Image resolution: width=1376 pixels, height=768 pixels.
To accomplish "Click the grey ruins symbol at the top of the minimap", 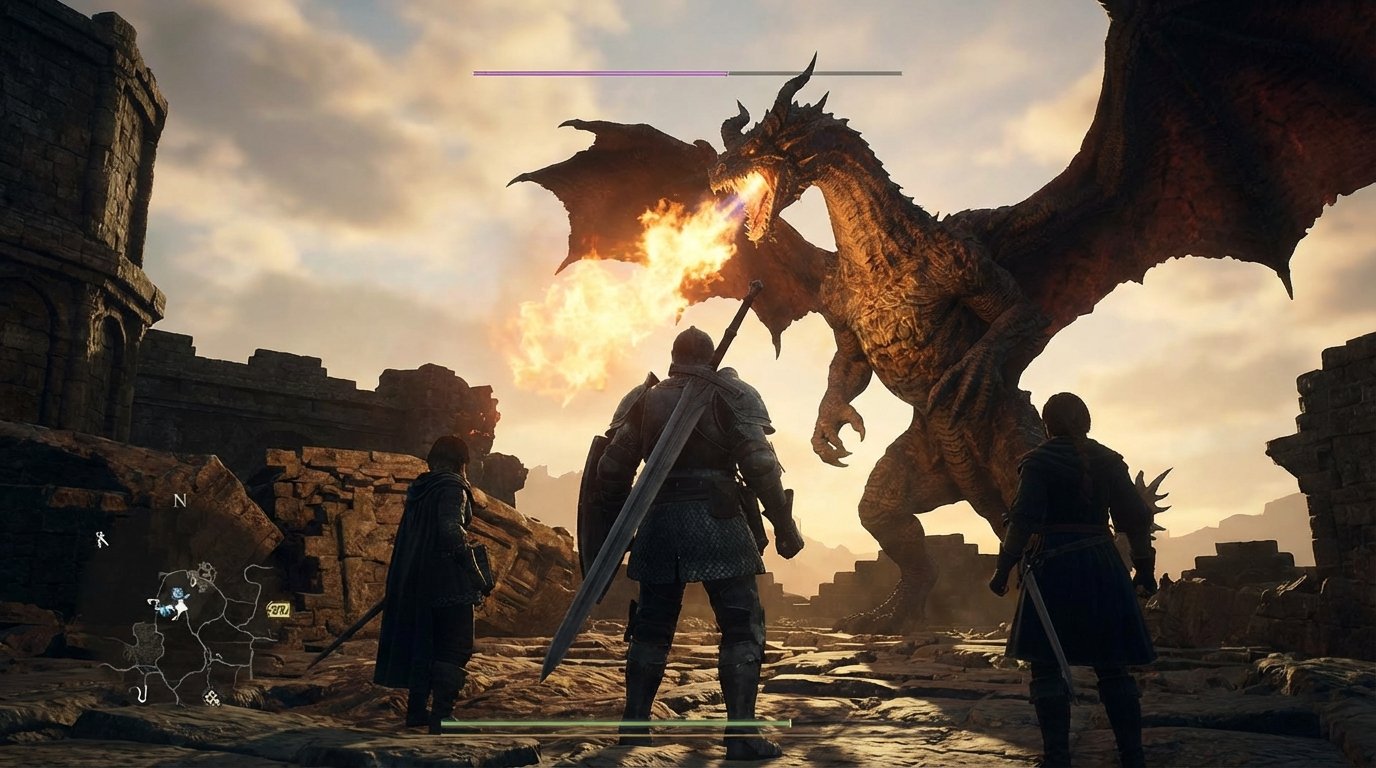I will 205,570.
